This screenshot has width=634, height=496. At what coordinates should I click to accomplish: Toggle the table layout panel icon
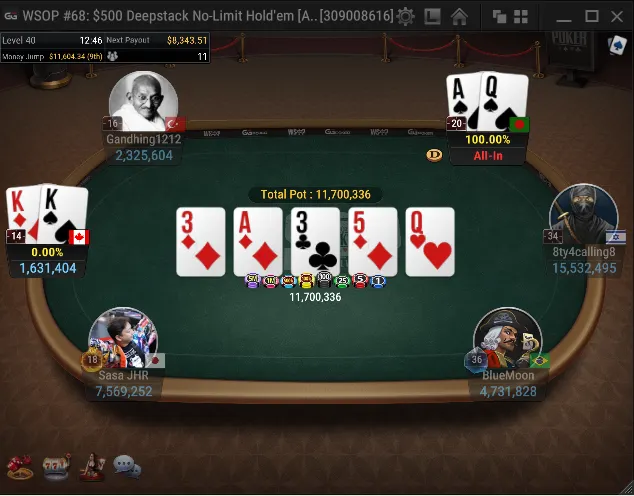click(432, 16)
